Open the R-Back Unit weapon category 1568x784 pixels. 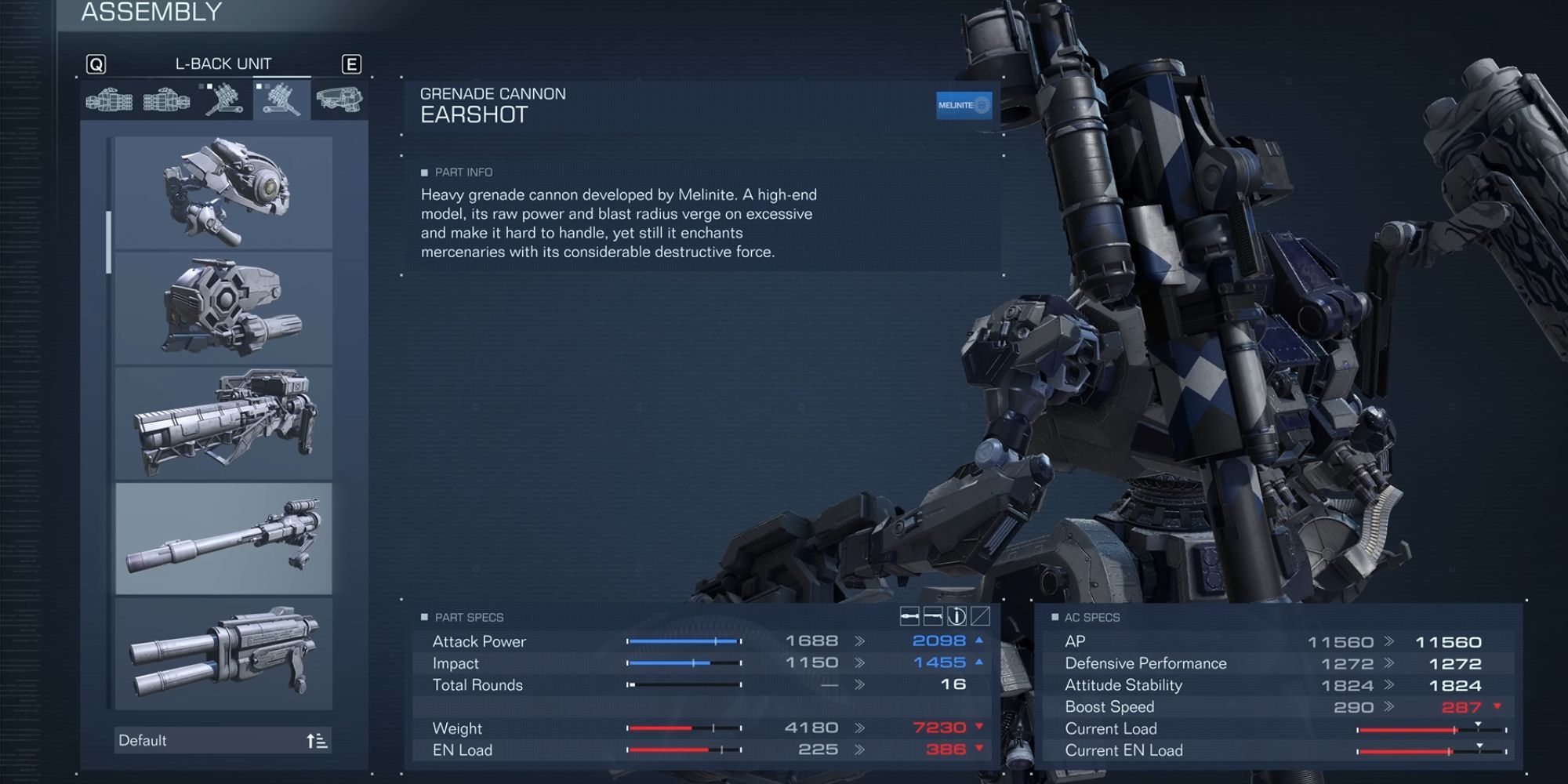point(223,100)
